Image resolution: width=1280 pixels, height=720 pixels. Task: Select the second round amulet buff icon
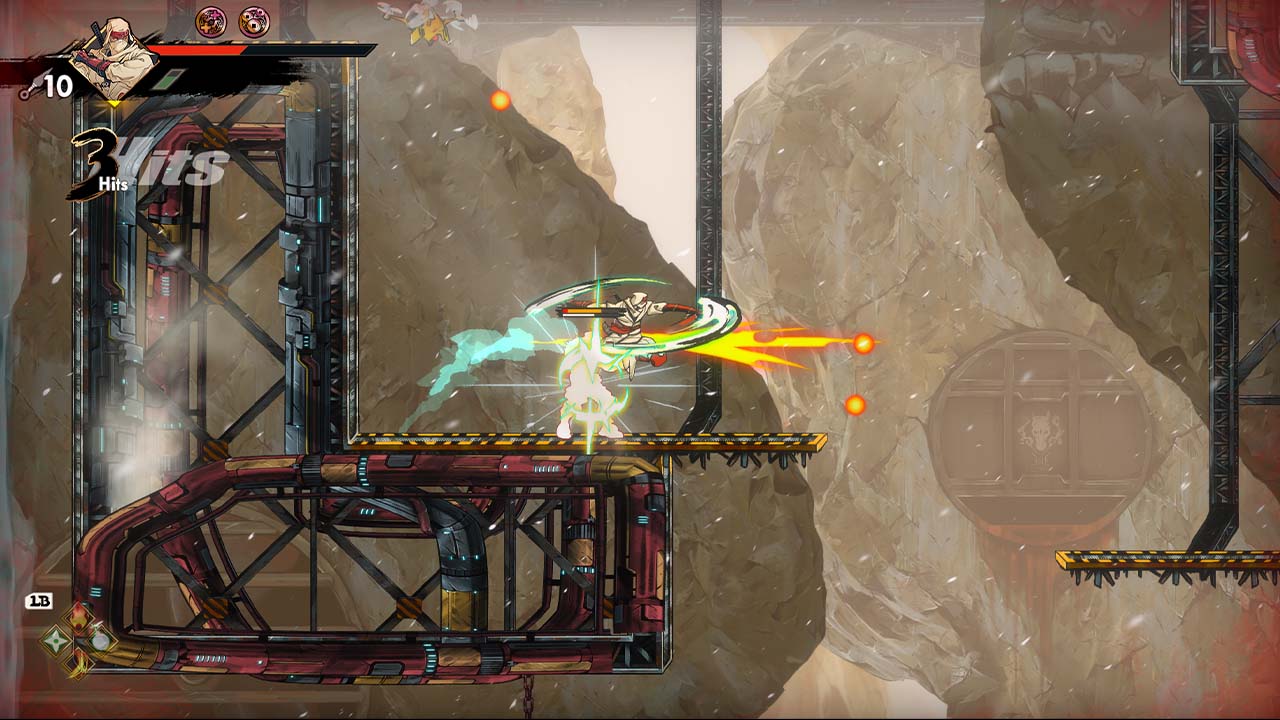coord(254,20)
